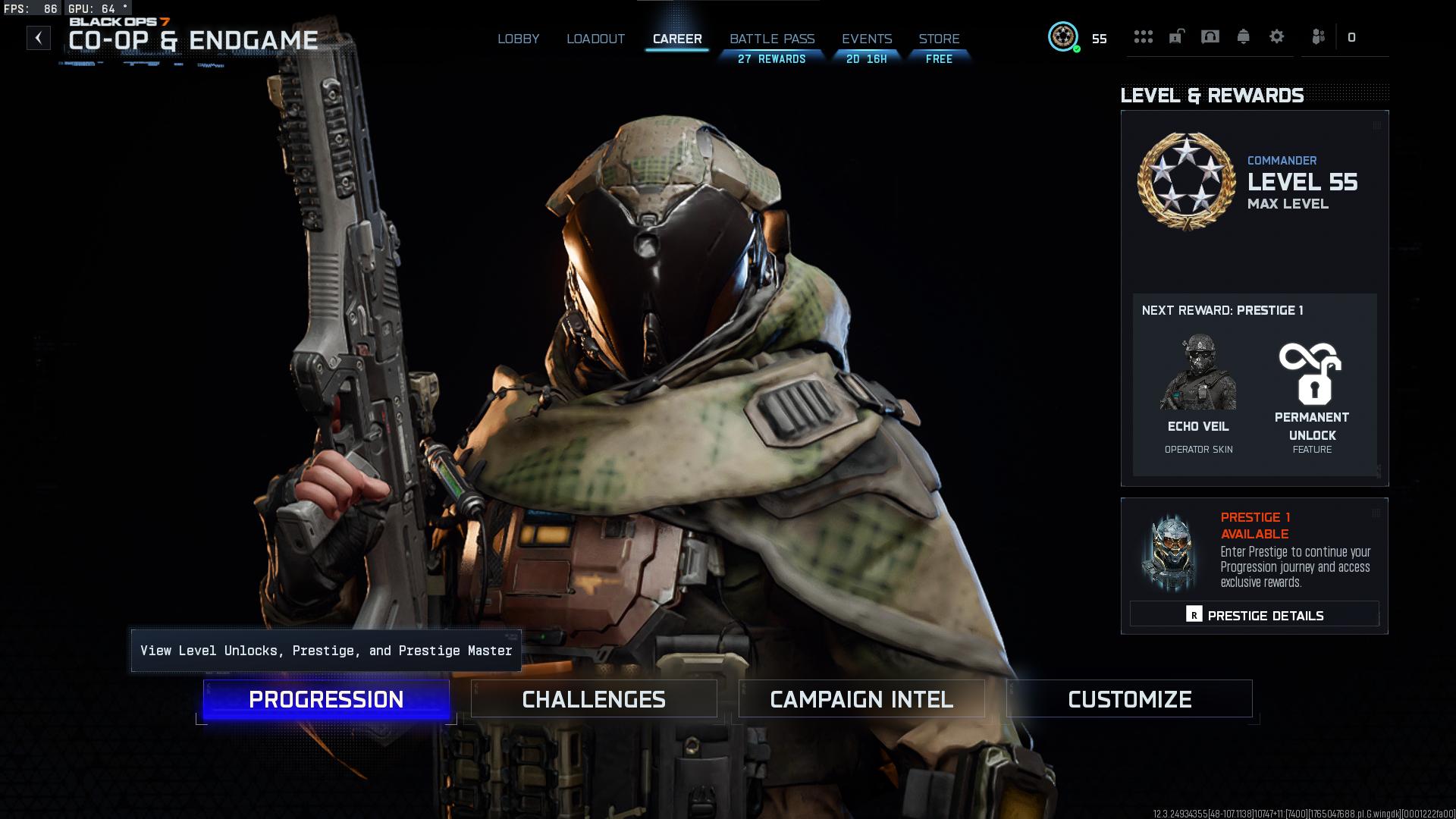Open Campaign Intel
This screenshot has width=1456, height=819.
pos(861,699)
